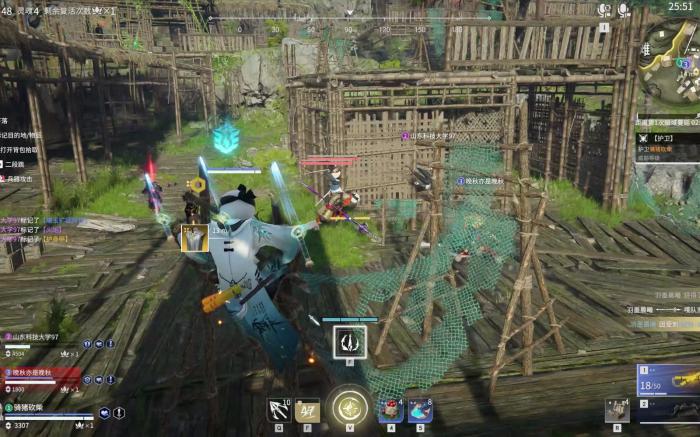Select the red potion consumable slot
Viewport: 700px width, 437px height.
[388, 409]
